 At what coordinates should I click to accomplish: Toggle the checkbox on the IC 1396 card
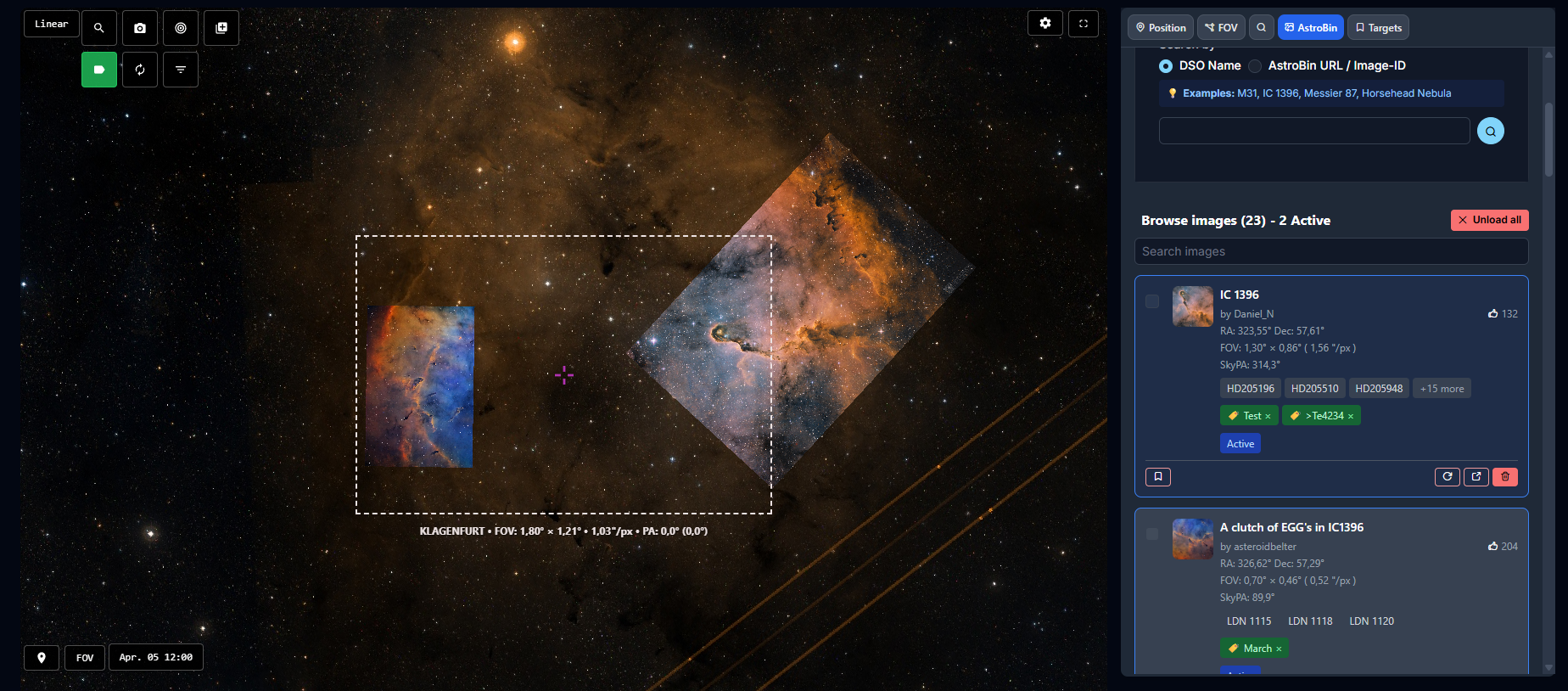point(1152,301)
